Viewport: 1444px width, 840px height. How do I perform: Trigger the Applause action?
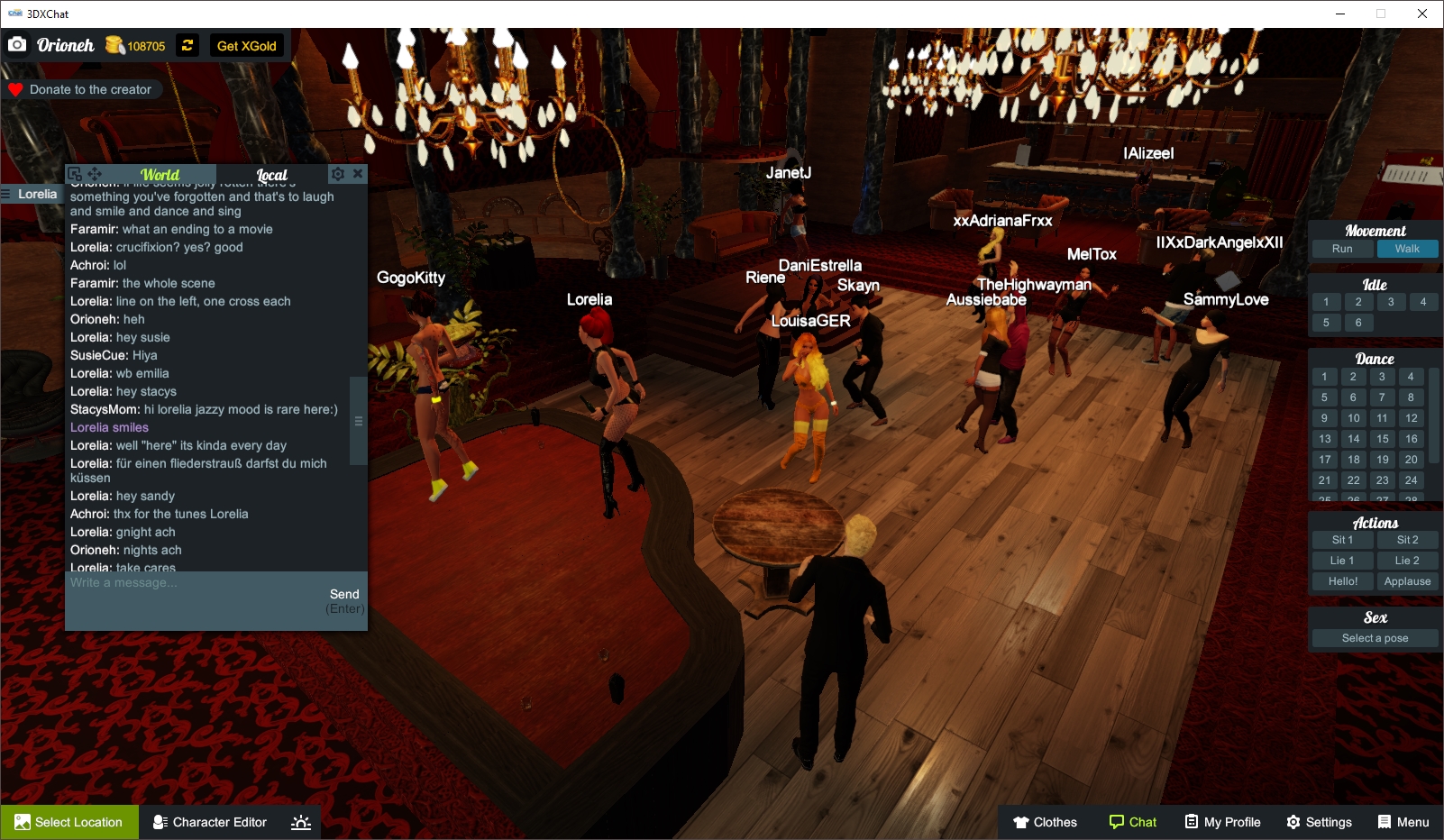click(1407, 580)
